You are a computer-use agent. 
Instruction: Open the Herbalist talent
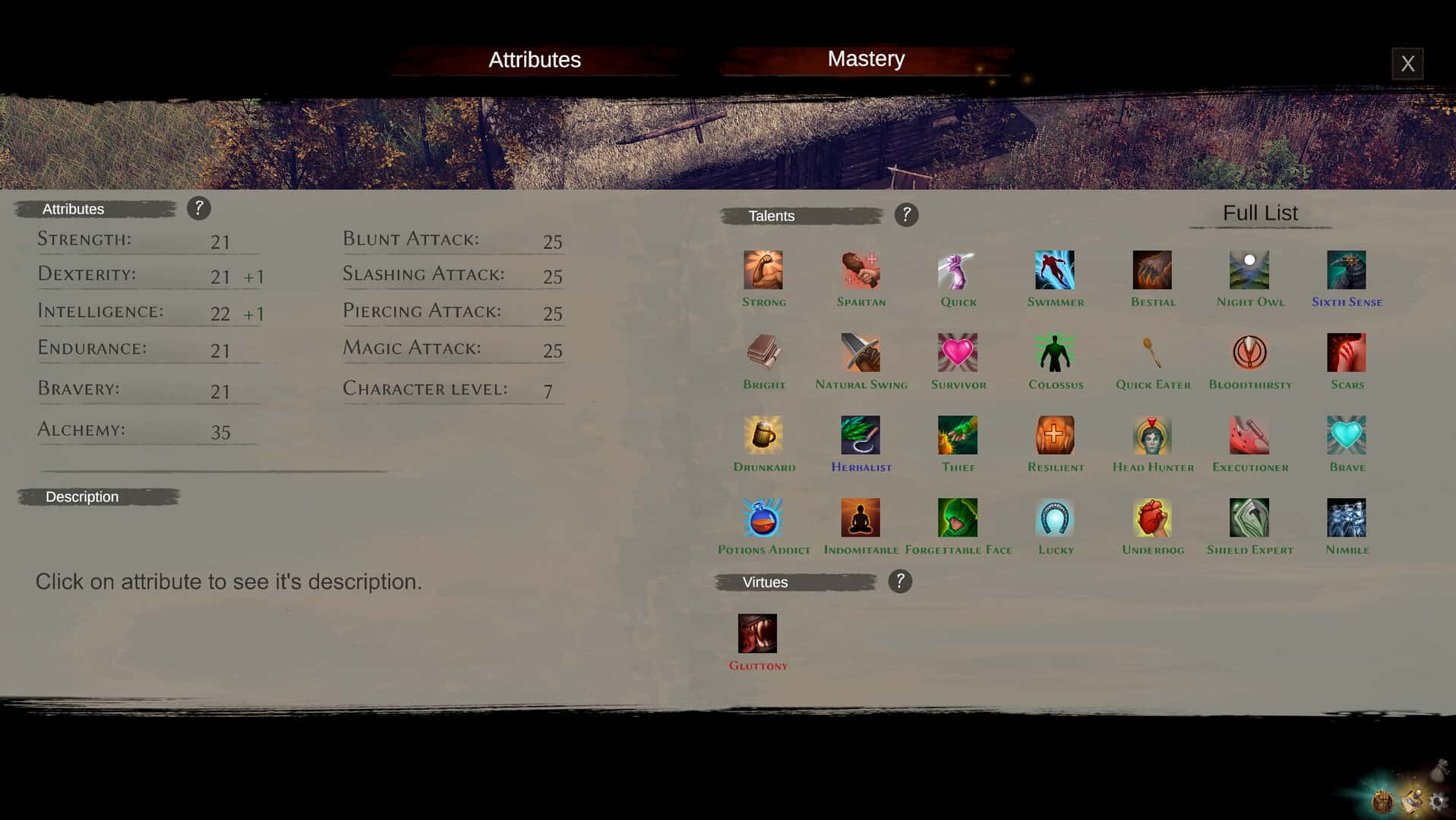[x=861, y=435]
